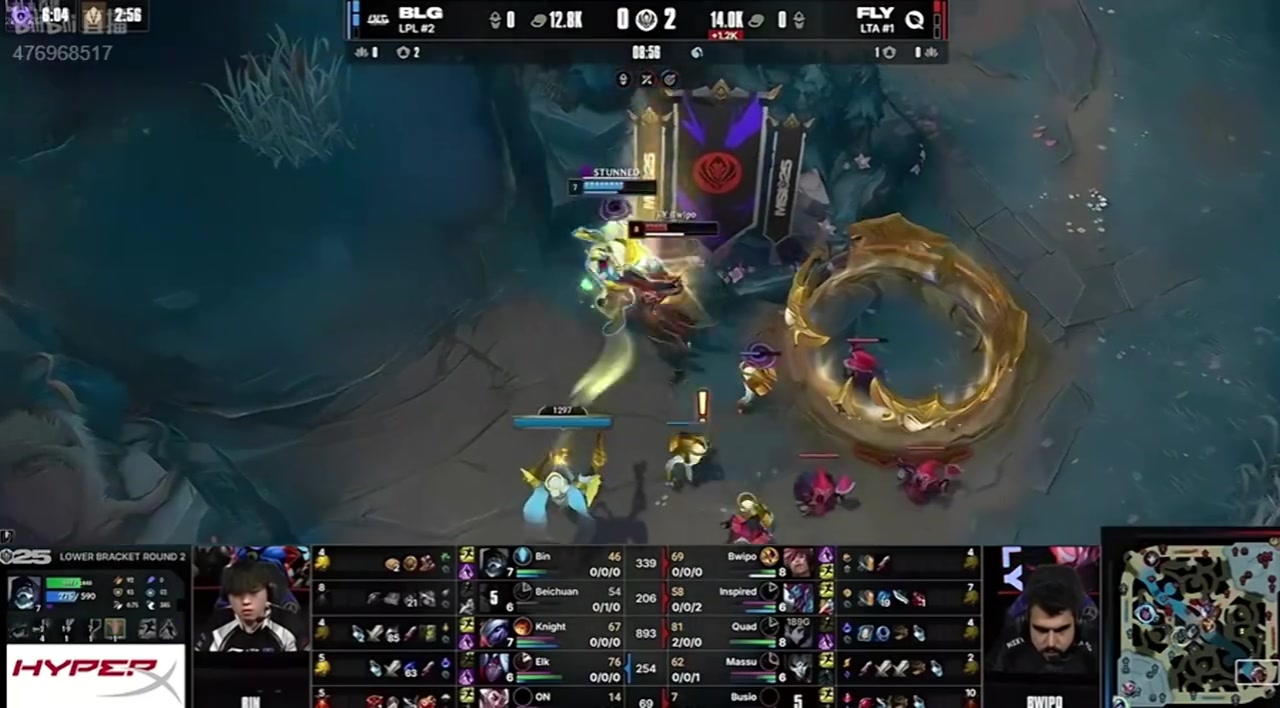The height and width of the screenshot is (708, 1280).
Task: Choose Quad's champion portrait
Action: 797,632
